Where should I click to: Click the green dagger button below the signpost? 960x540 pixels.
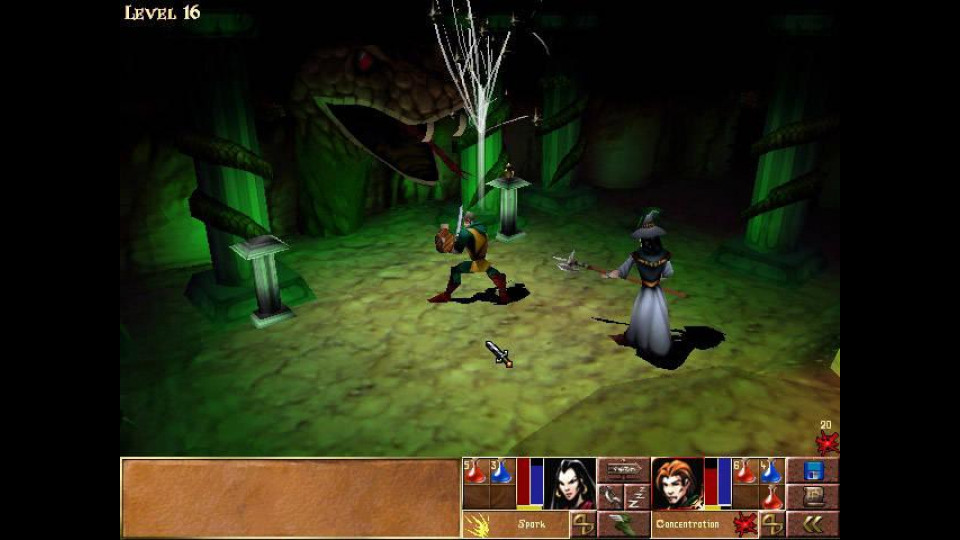pos(624,523)
